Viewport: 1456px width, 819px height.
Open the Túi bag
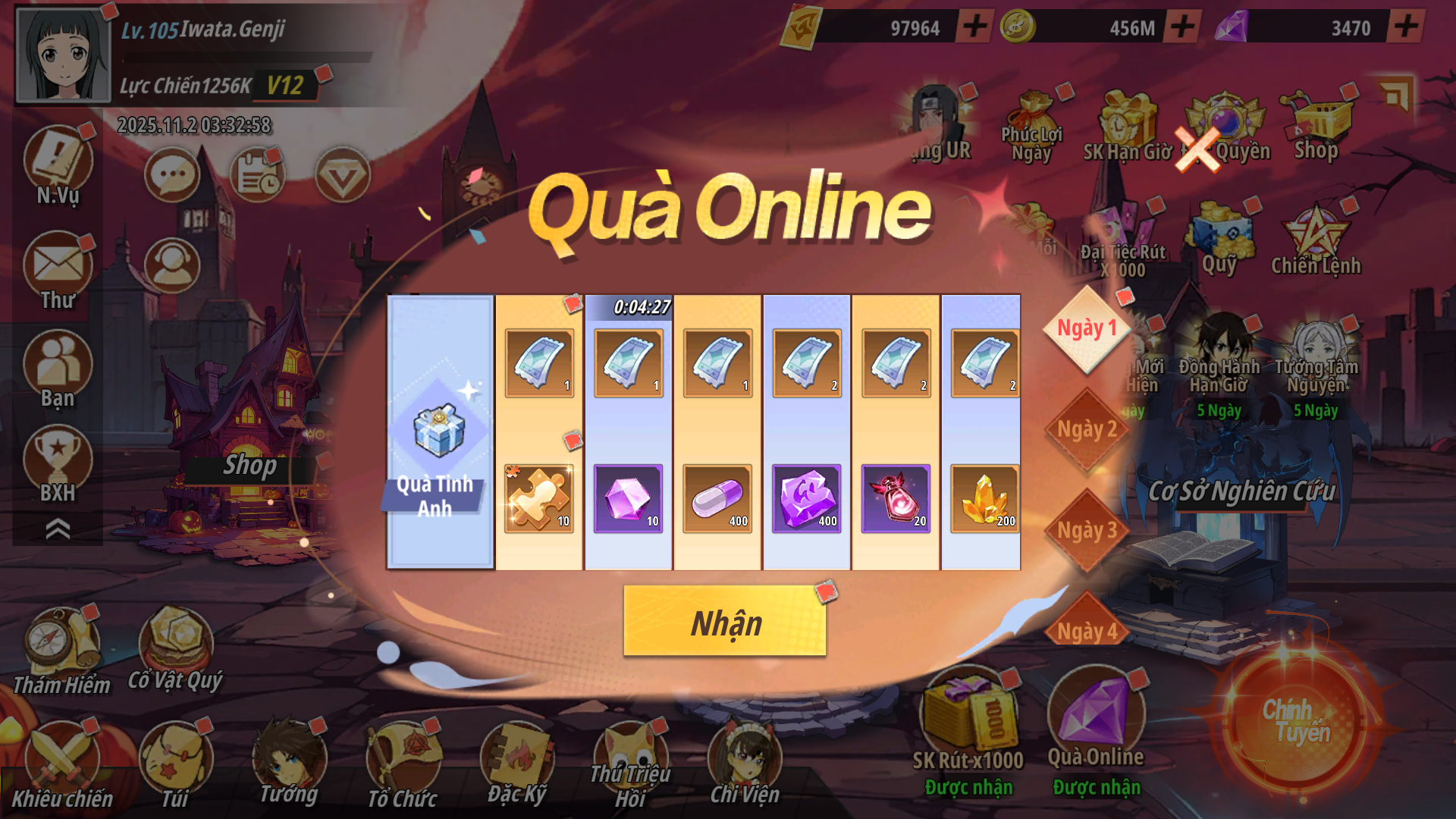point(176,762)
